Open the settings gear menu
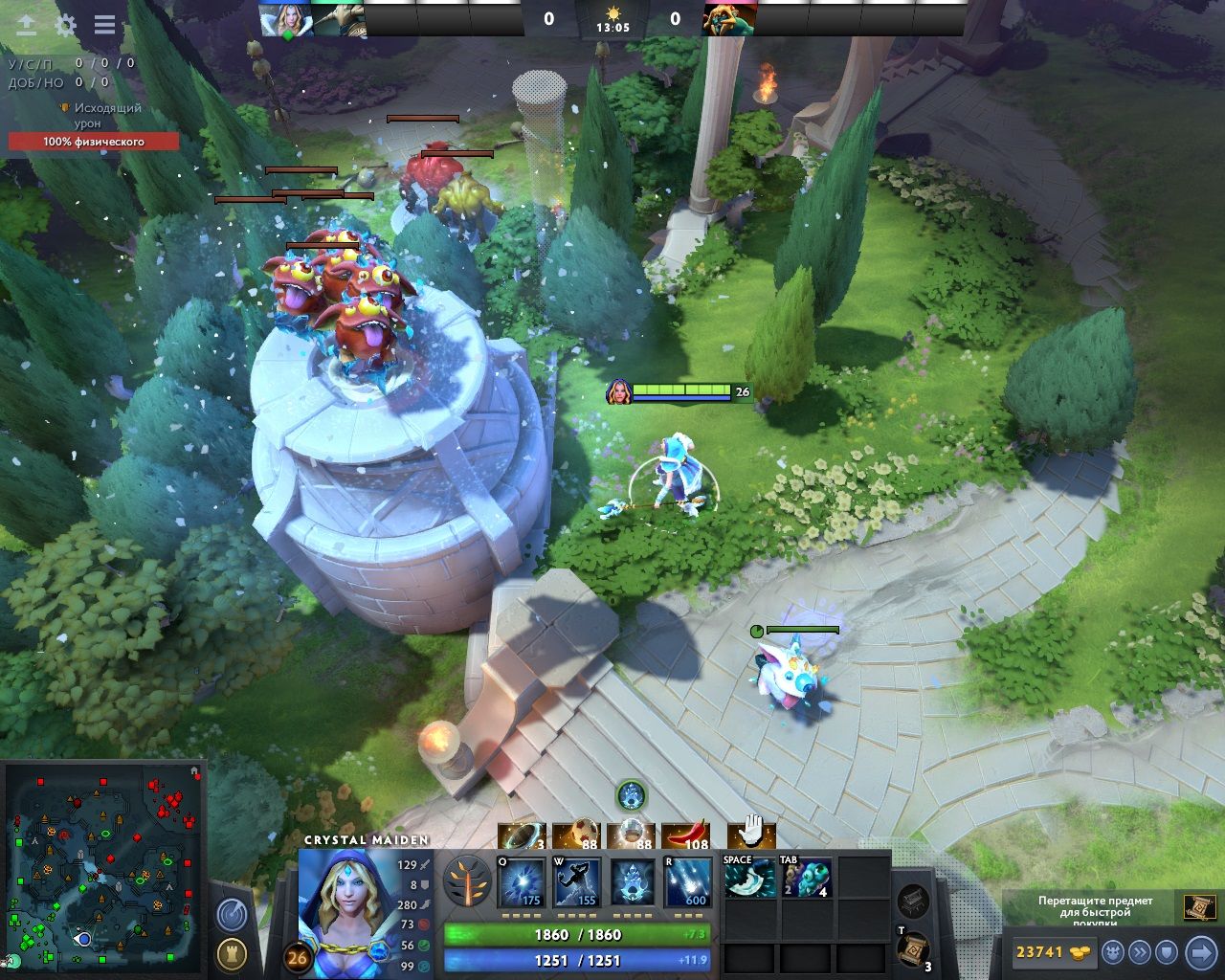This screenshot has height=980, width=1225. pos(65,26)
